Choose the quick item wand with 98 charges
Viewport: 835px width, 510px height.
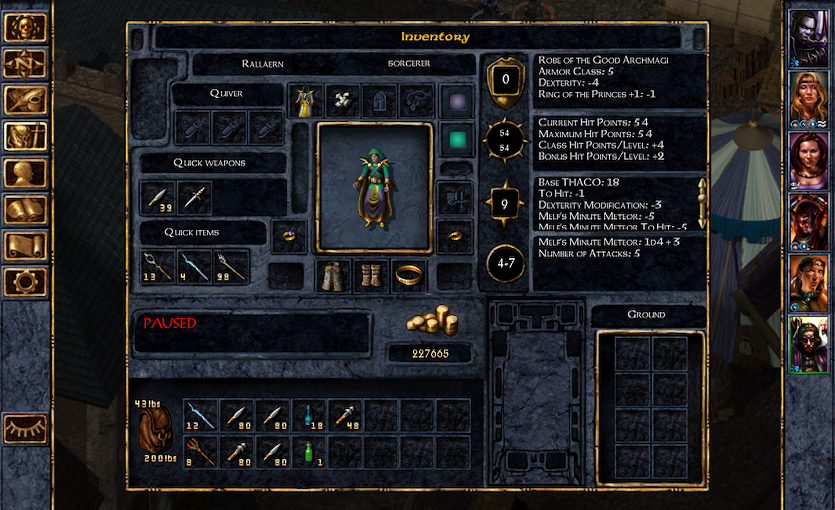click(x=231, y=267)
